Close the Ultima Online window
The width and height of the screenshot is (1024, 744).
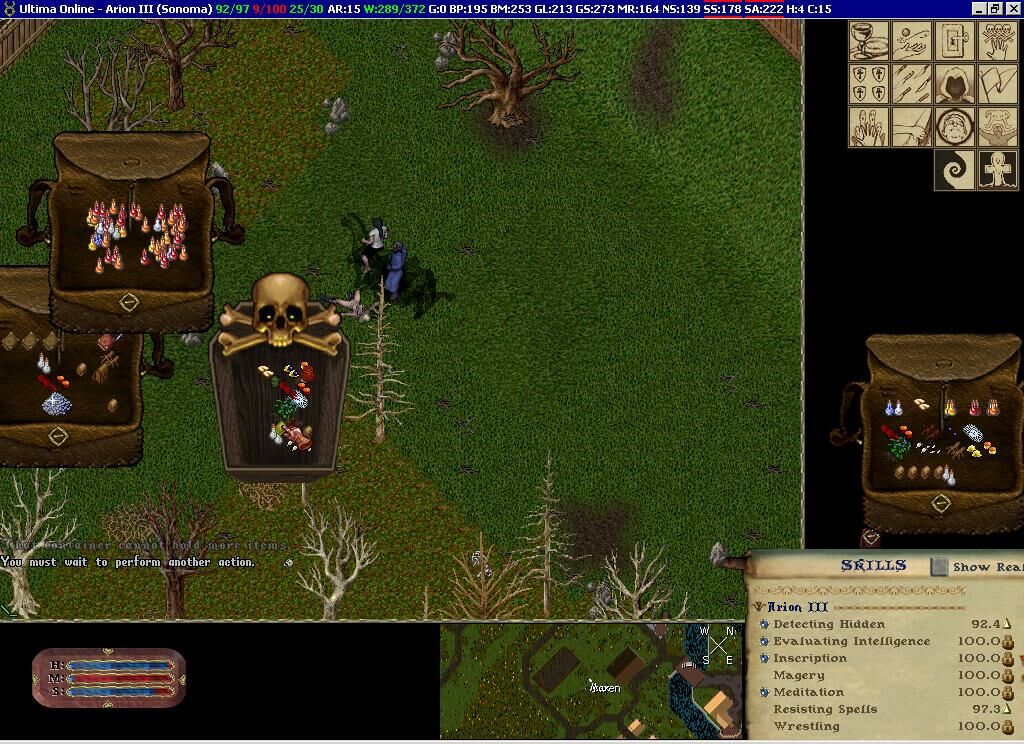tap(1013, 9)
